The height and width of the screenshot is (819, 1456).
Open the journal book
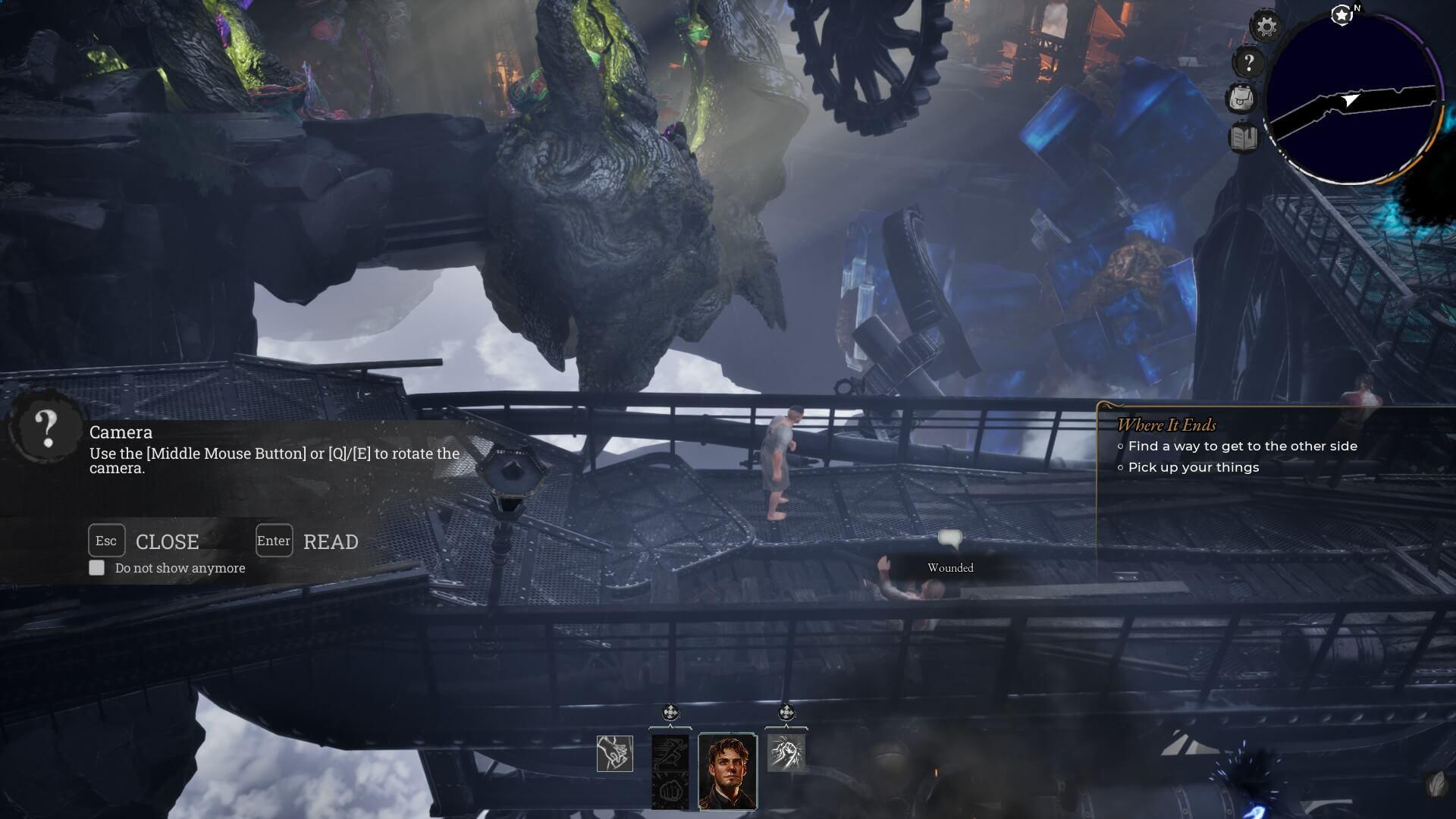(x=1243, y=138)
